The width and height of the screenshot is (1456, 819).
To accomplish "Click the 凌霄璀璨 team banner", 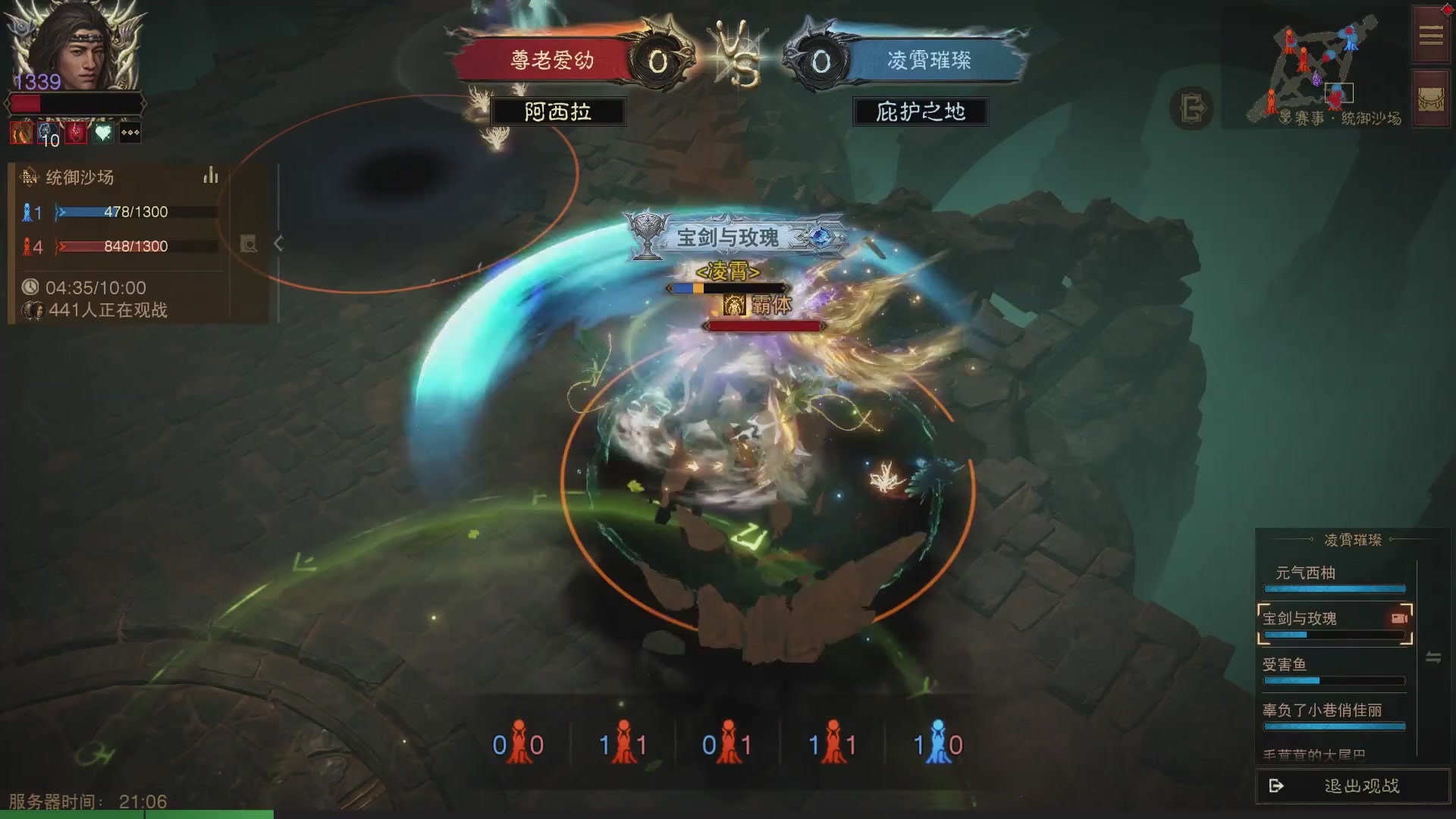I will [929, 61].
